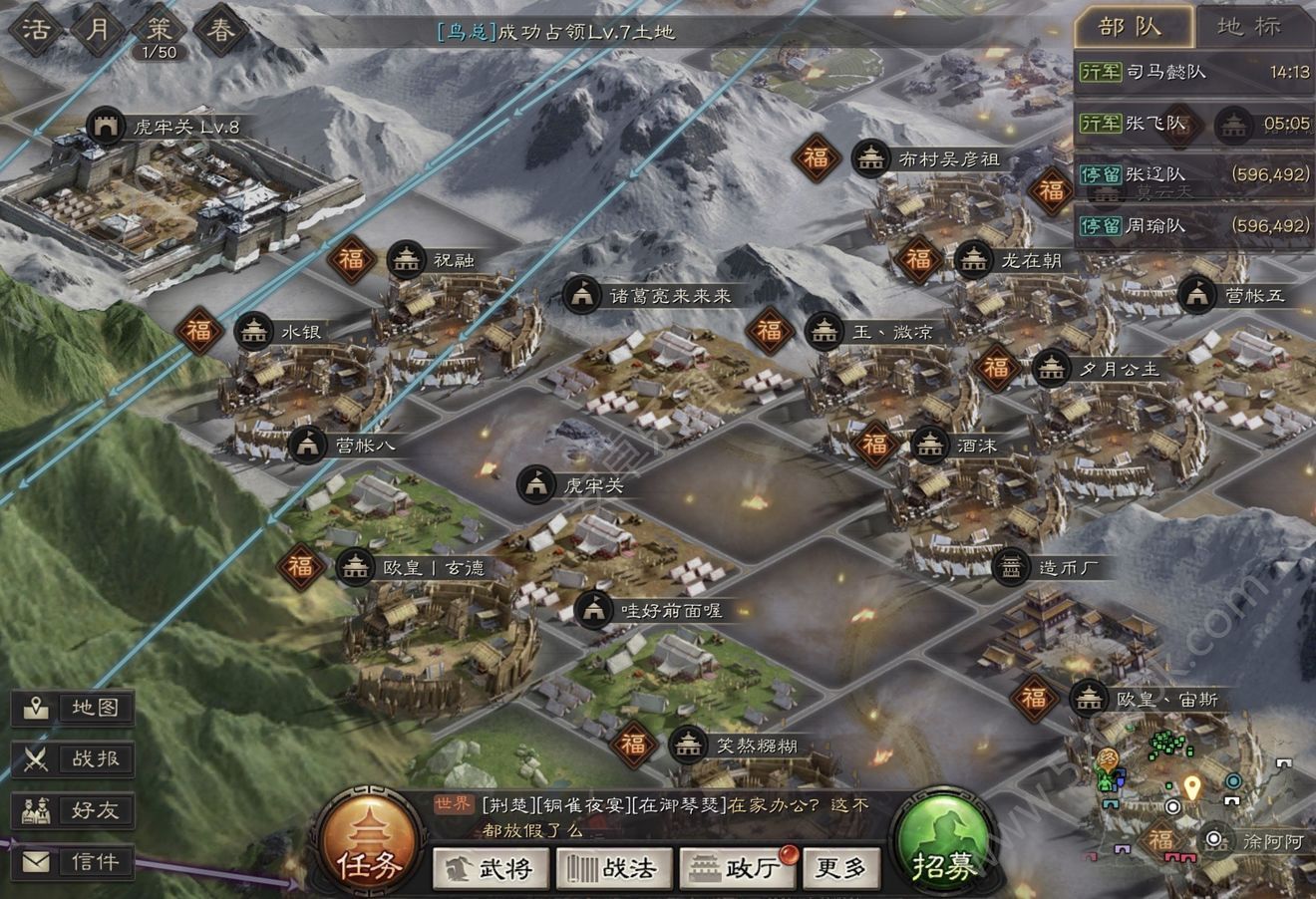This screenshot has width=1316, height=899.
Task: Open the 策 (Strategy) icon showing 1/50
Action: click(x=159, y=32)
